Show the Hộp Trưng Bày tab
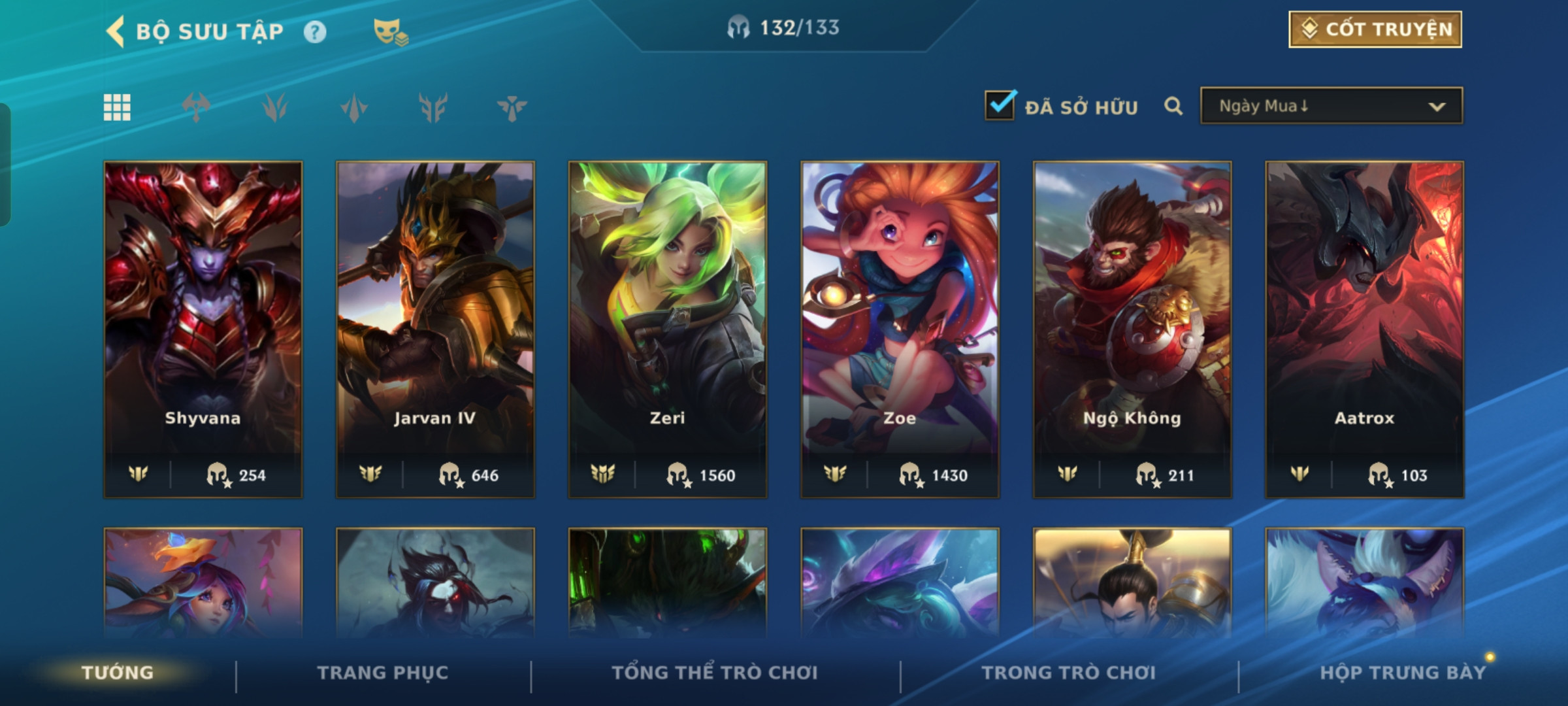The image size is (1568, 706). click(1403, 672)
